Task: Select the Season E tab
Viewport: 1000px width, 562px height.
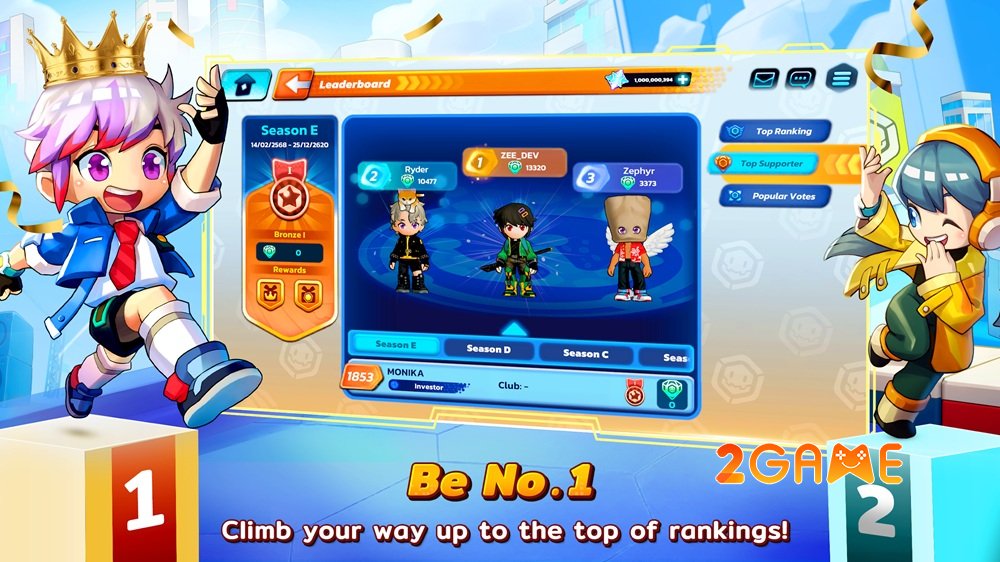Action: click(x=394, y=346)
